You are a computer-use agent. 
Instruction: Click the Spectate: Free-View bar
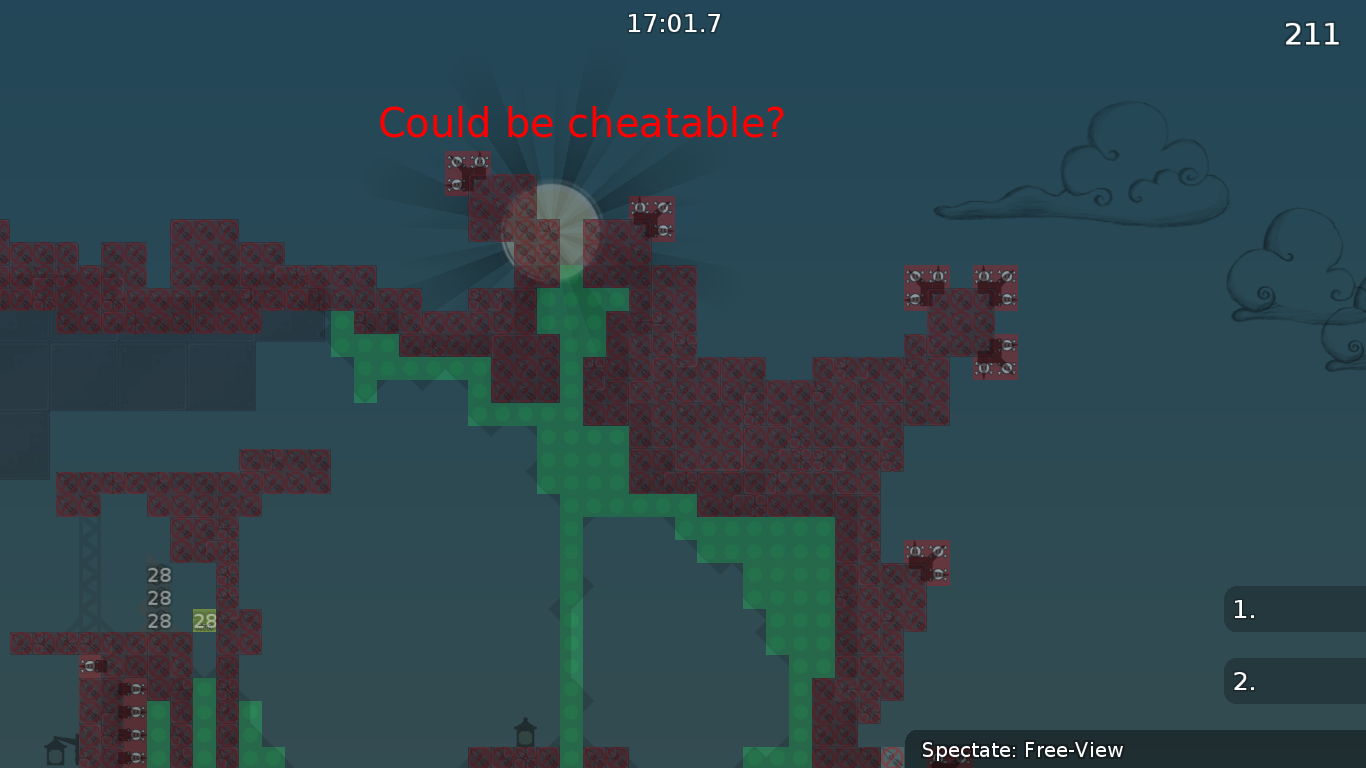click(x=1022, y=750)
